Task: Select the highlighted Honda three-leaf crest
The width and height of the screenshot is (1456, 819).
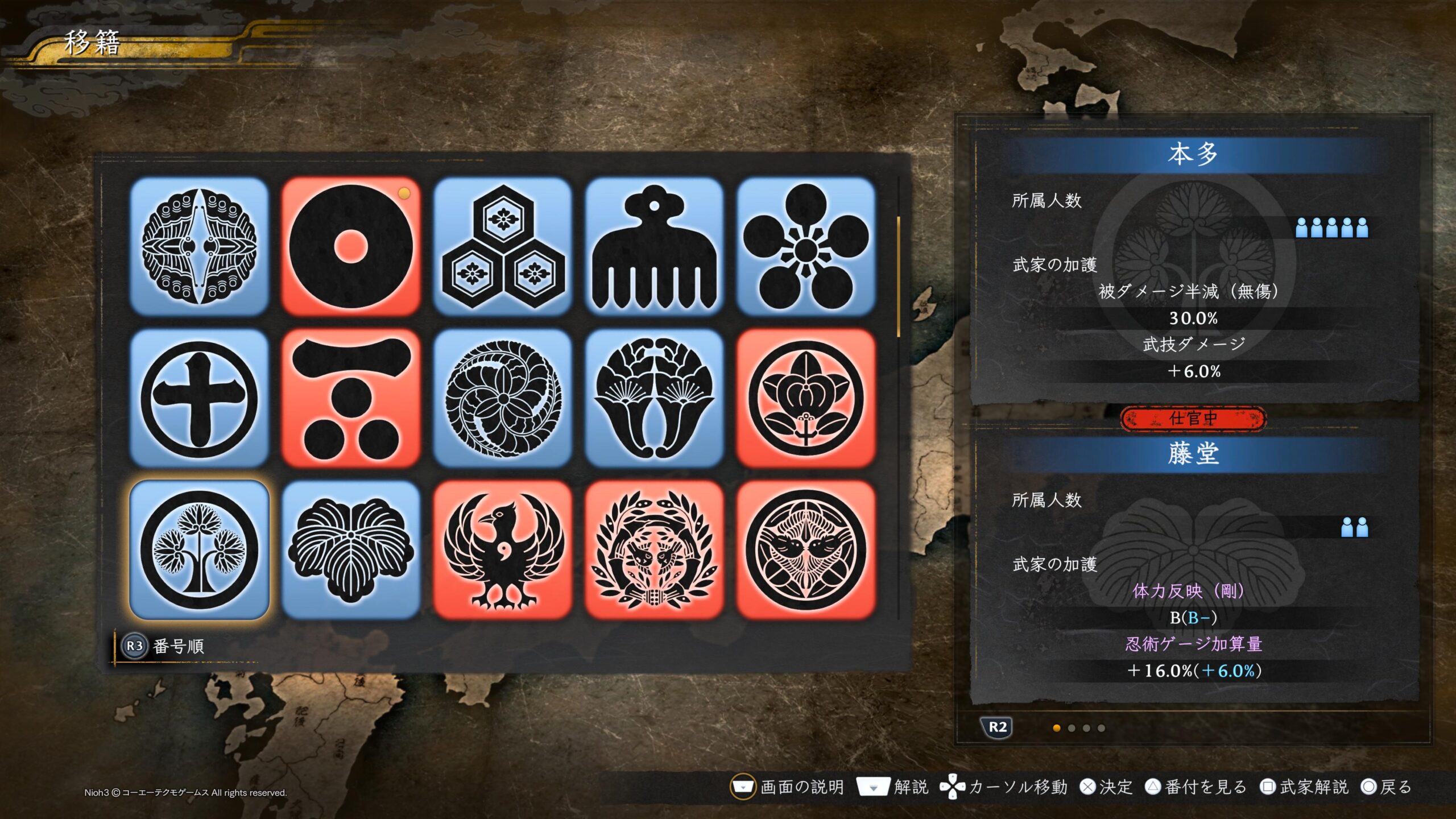Action: pos(199,550)
